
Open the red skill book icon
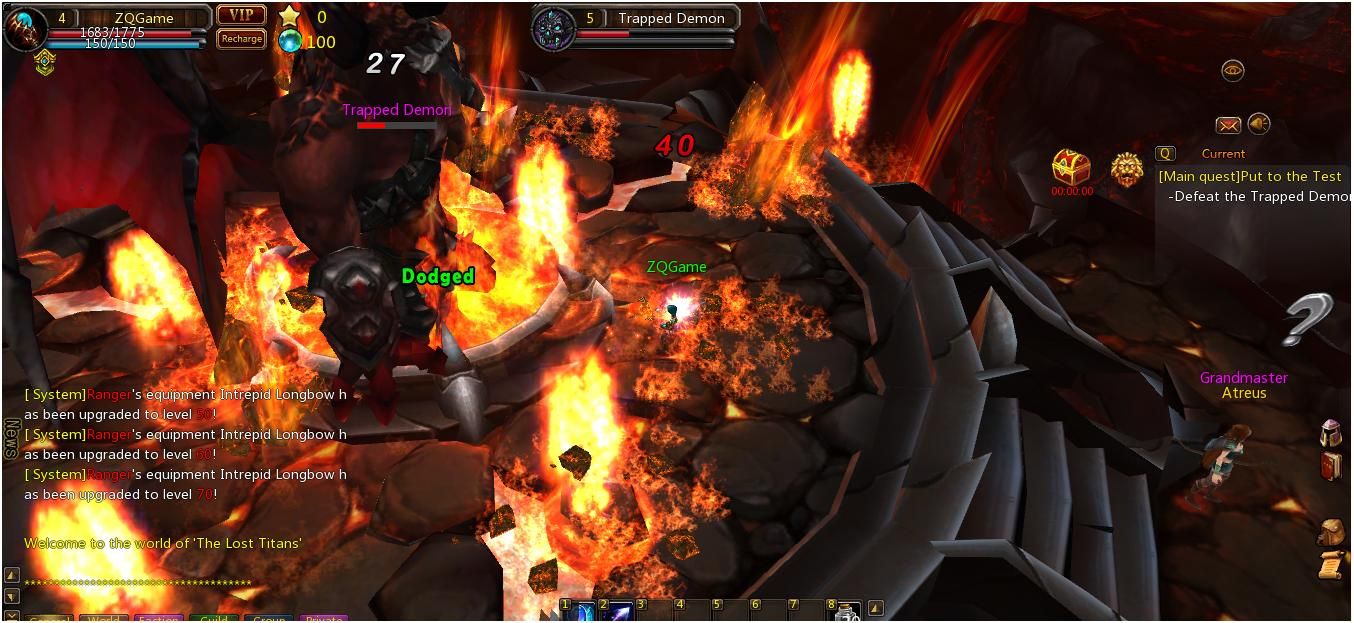(x=1331, y=466)
